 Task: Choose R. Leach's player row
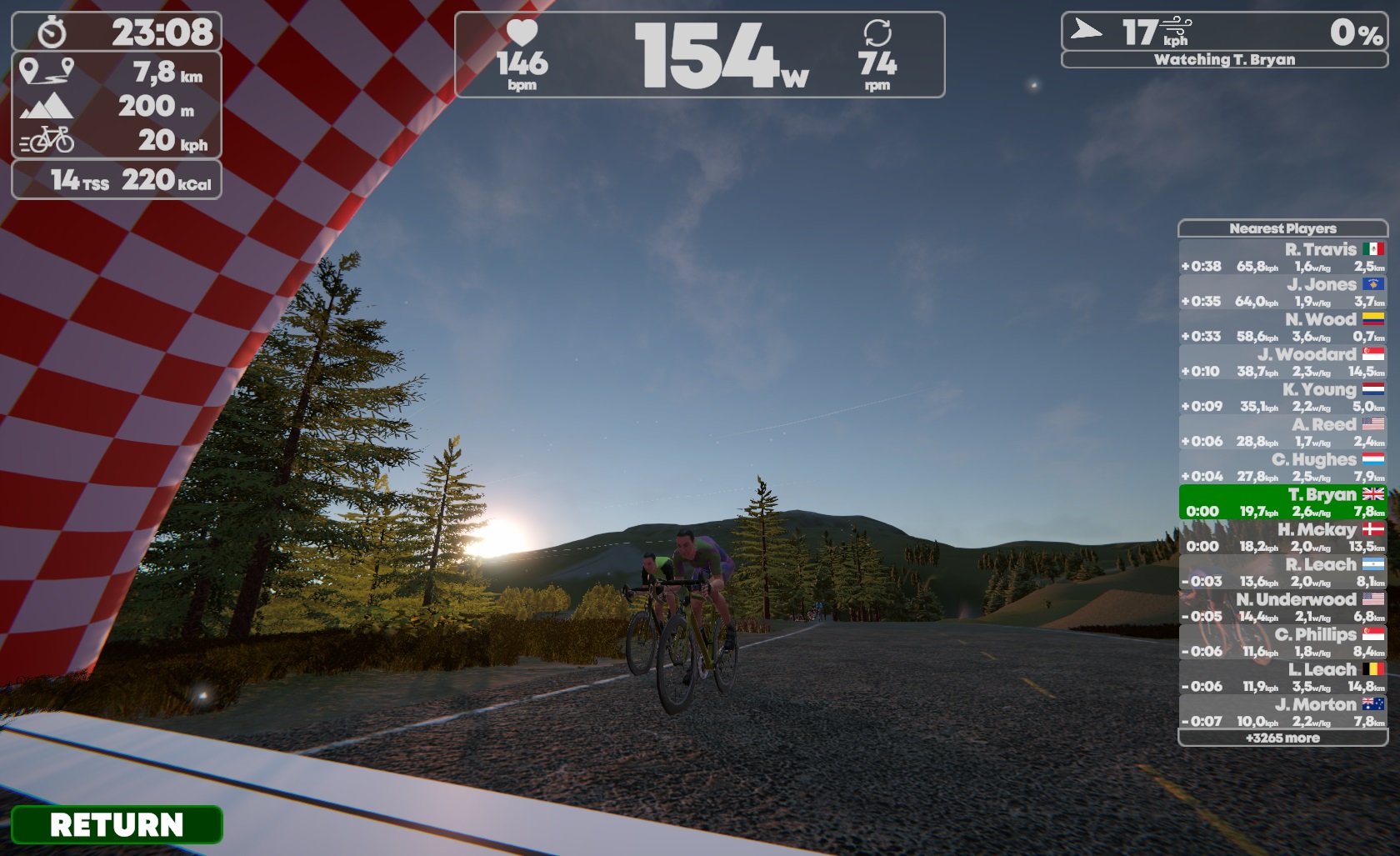click(x=1282, y=573)
